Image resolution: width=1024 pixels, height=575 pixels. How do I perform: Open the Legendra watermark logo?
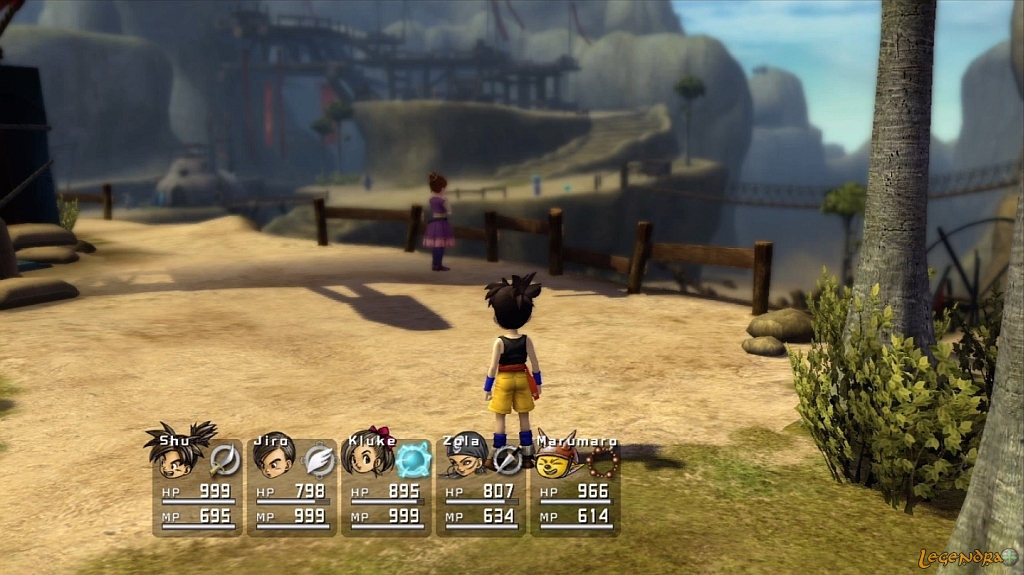(967, 558)
